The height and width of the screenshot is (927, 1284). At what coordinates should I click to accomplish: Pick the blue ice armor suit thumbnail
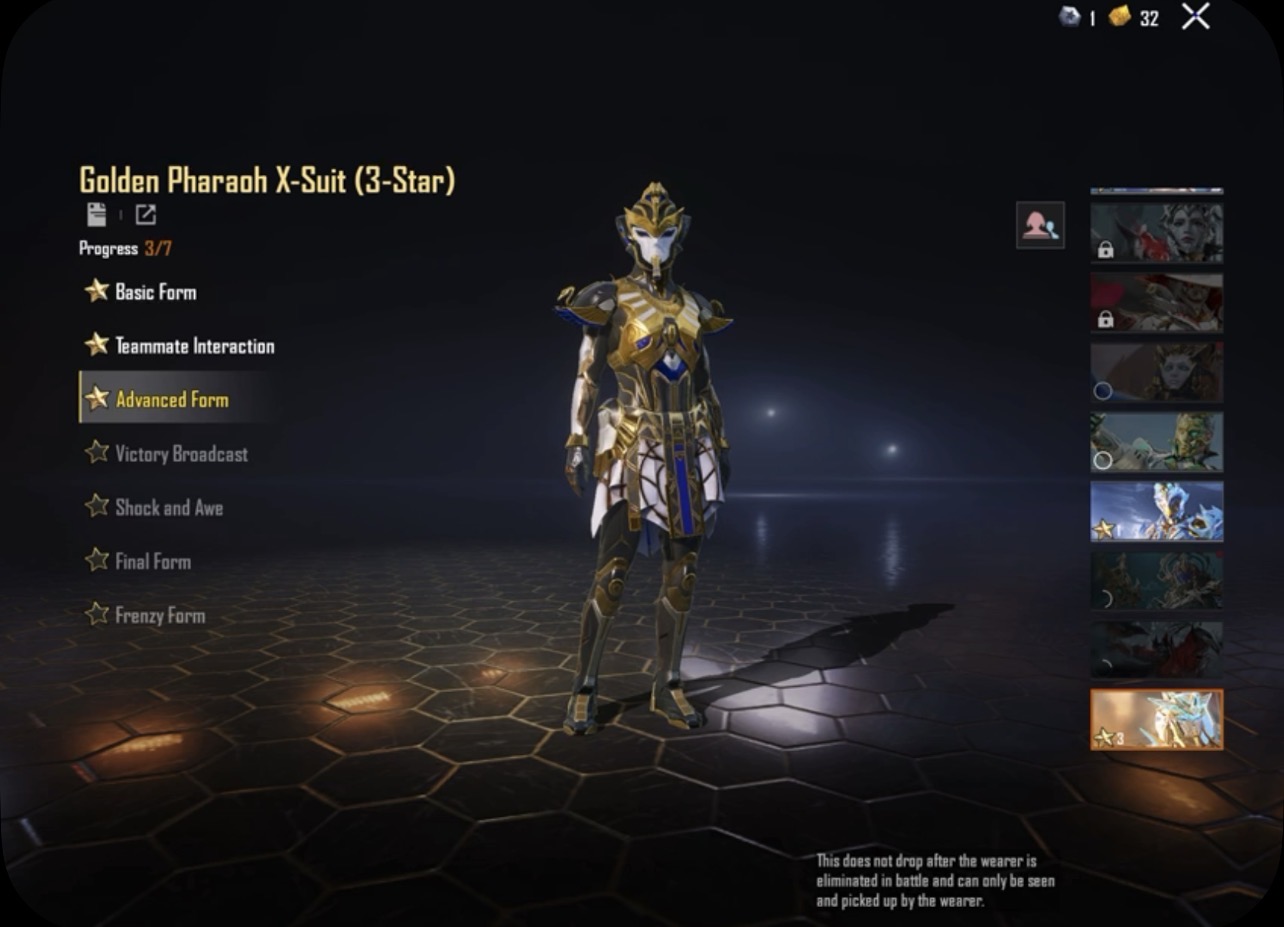(1156, 511)
